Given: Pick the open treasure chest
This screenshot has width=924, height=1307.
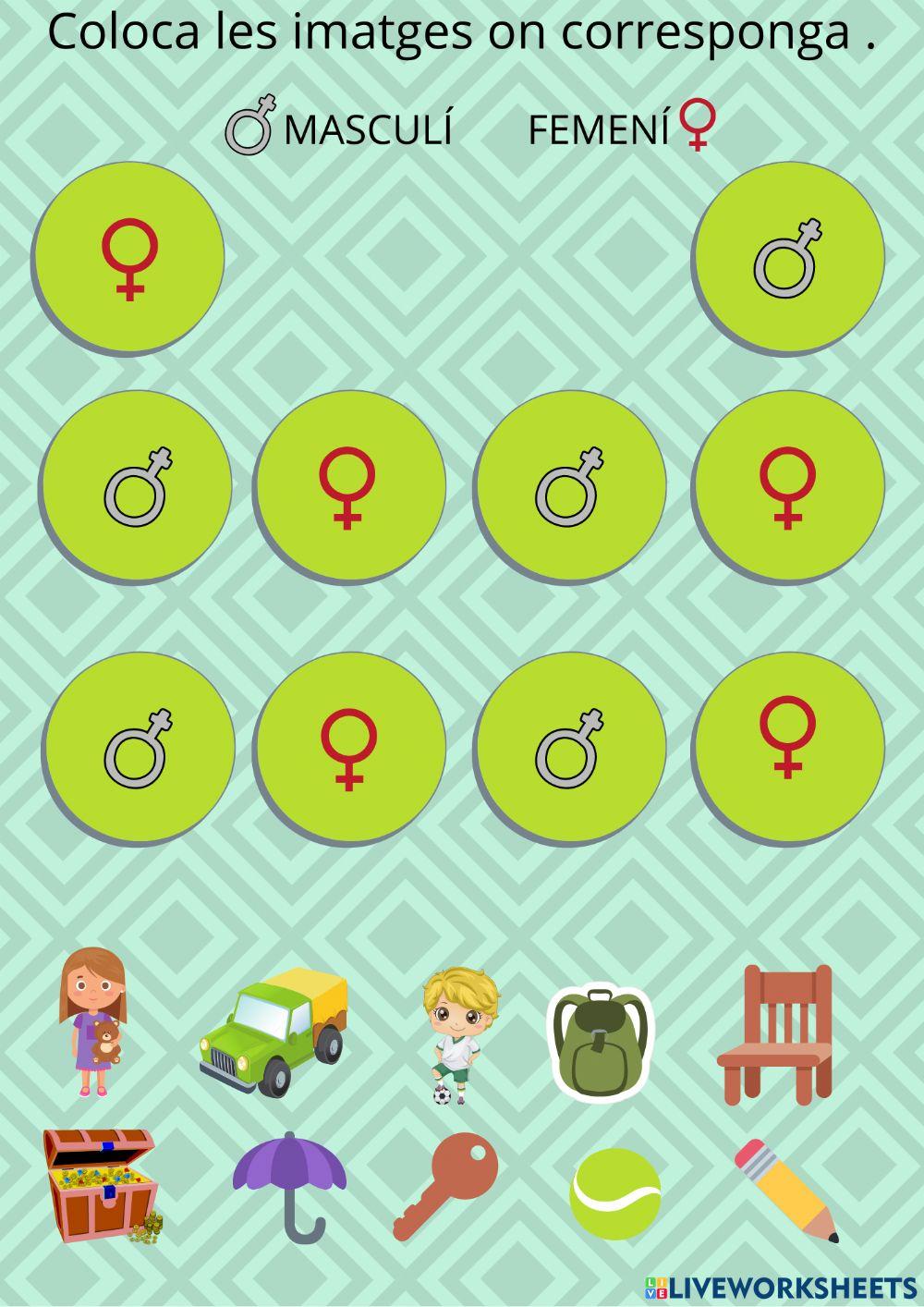Looking at the screenshot, I should (x=100, y=1185).
